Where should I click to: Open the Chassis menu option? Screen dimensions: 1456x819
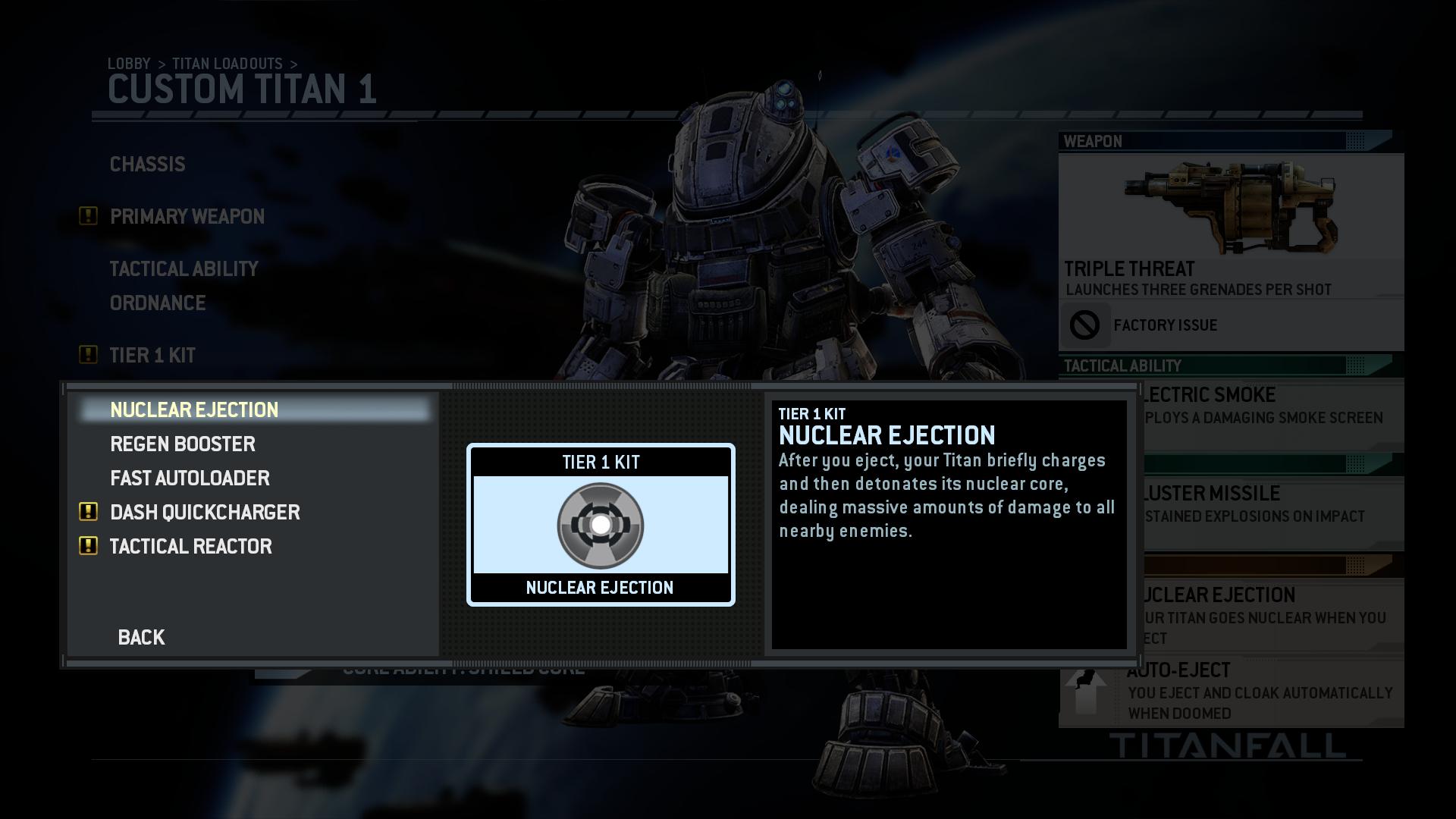click(147, 164)
